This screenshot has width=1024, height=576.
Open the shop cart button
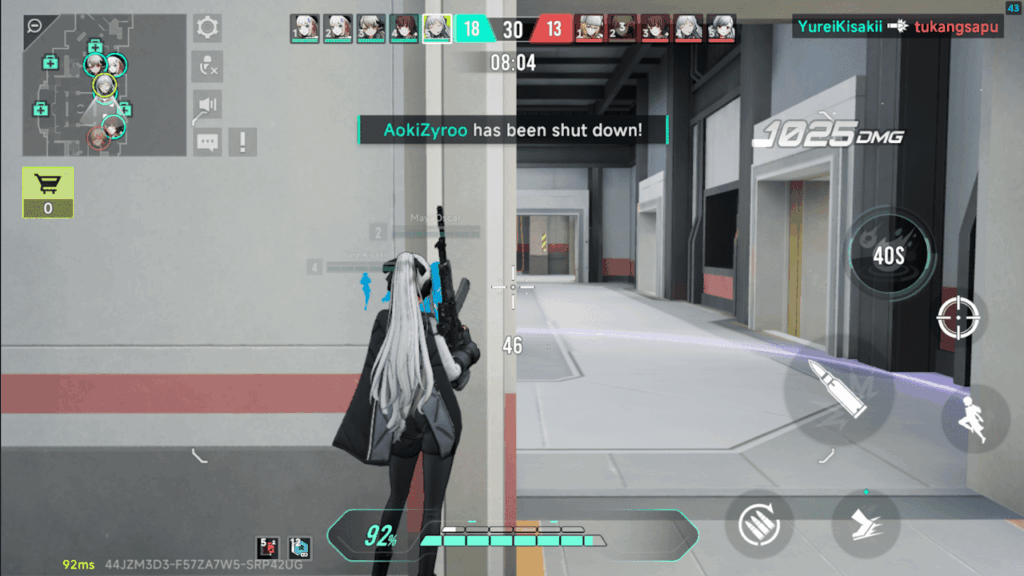(48, 191)
